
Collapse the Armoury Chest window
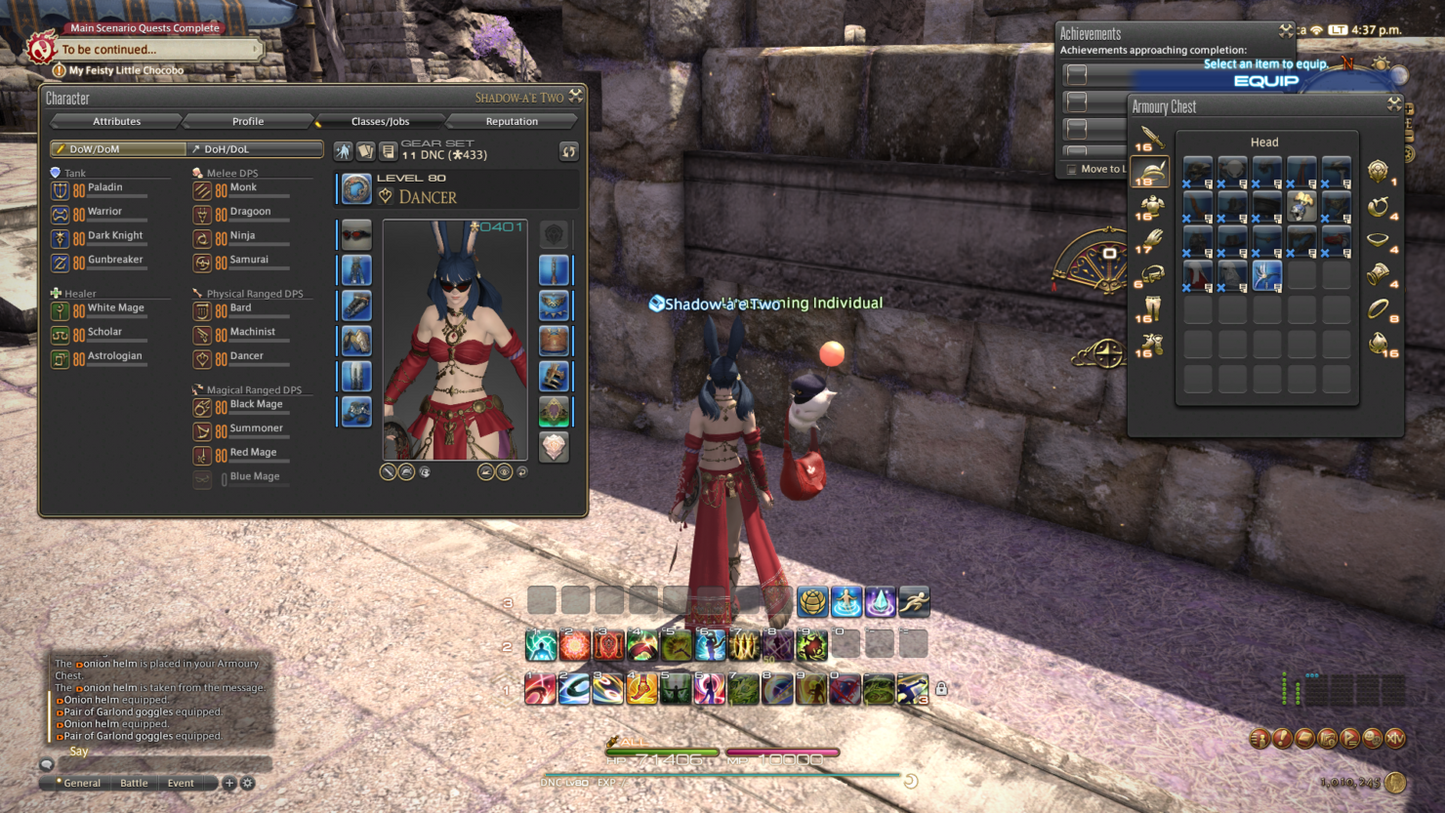(1394, 104)
